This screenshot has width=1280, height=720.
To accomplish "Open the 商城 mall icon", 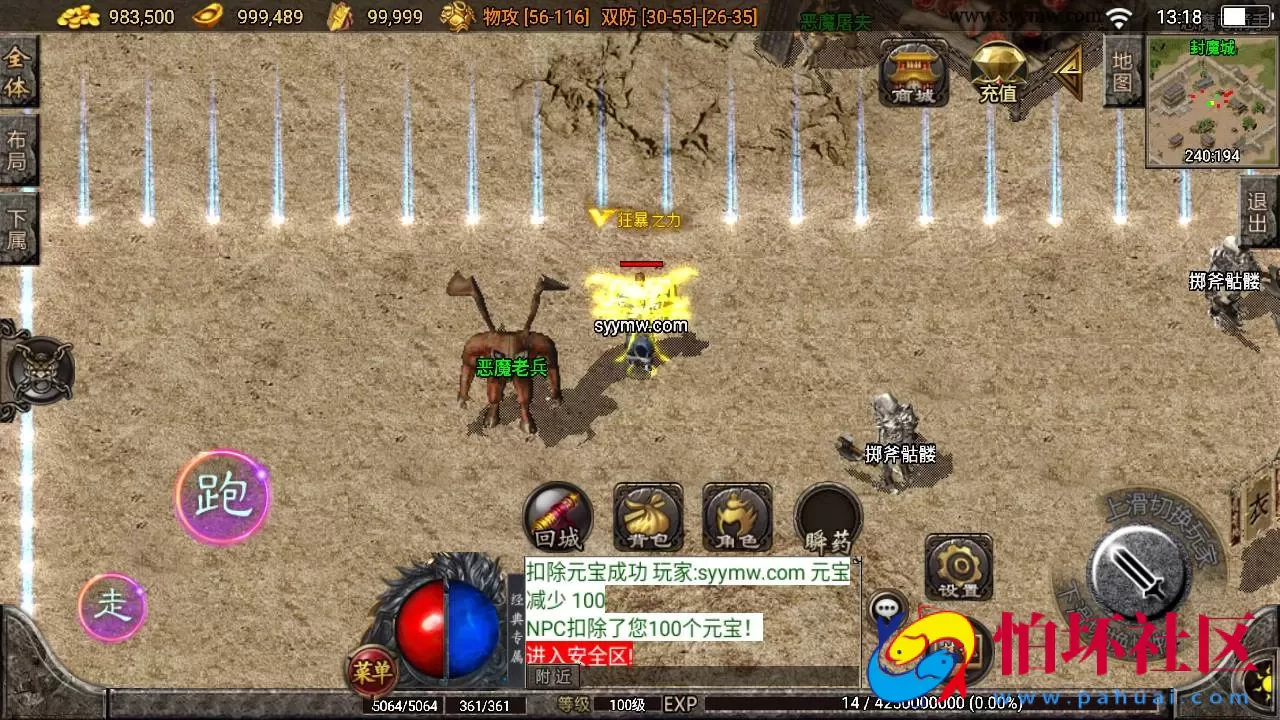I will click(913, 73).
